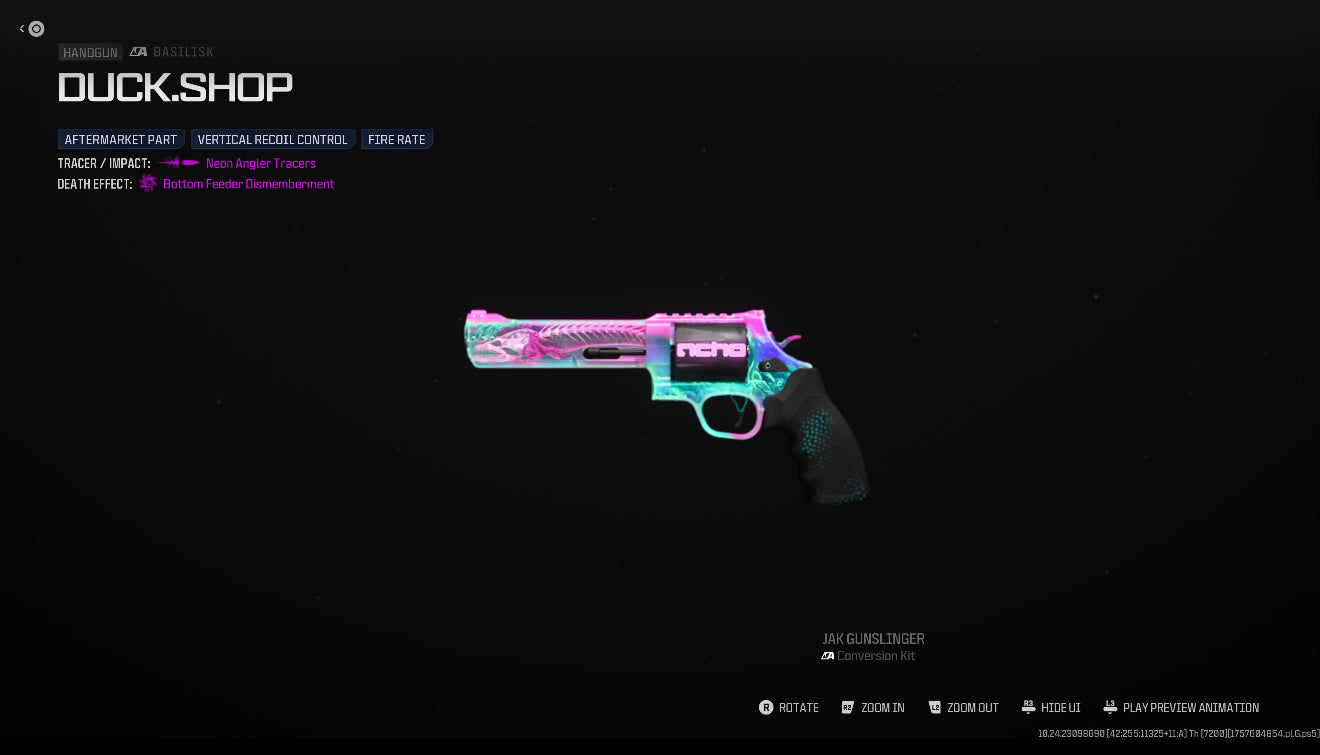Select the Vertical Recoil Control tag
The width and height of the screenshot is (1320, 755).
[273, 140]
